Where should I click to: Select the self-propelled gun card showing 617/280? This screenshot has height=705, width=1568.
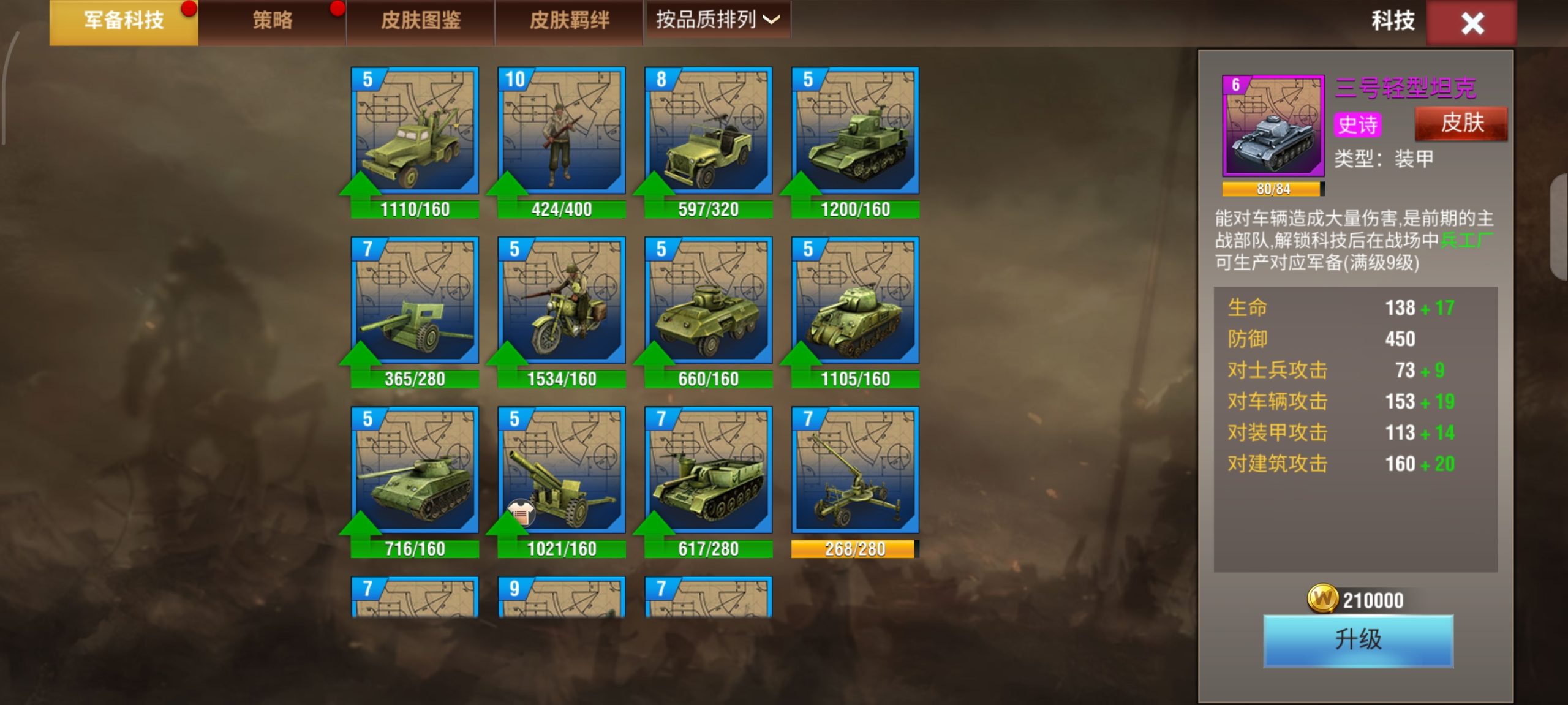pyautogui.click(x=709, y=470)
